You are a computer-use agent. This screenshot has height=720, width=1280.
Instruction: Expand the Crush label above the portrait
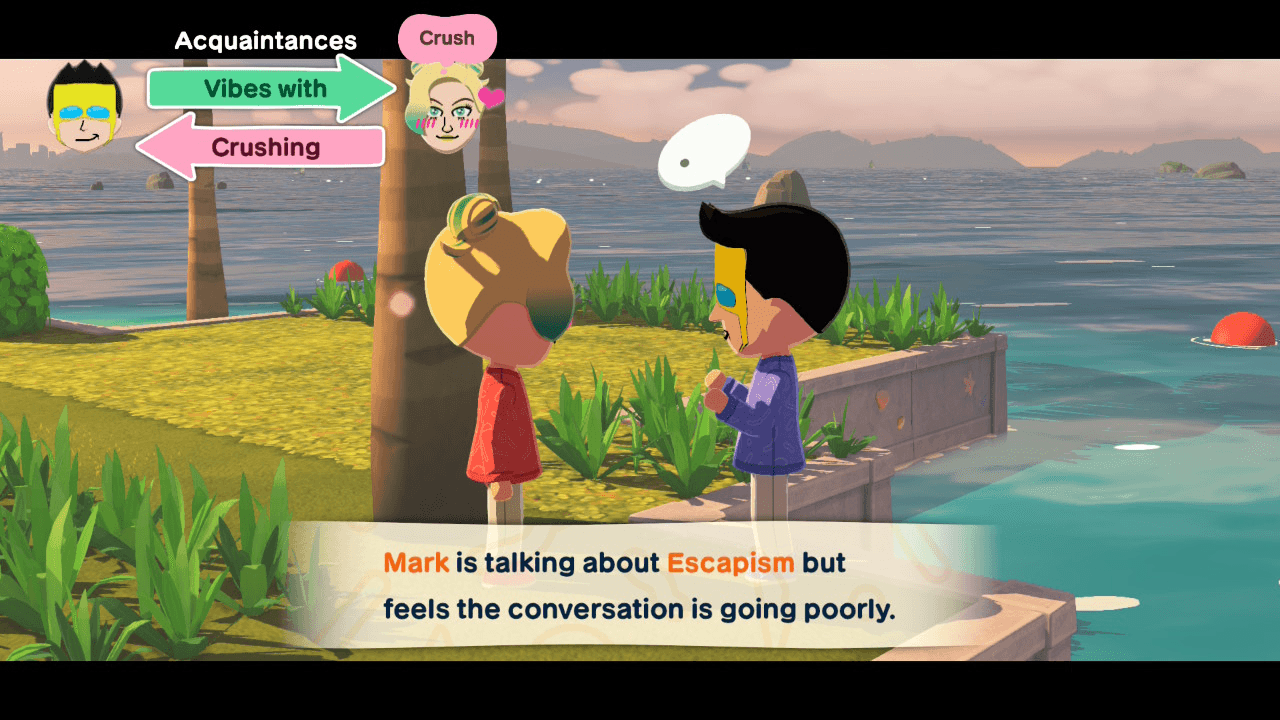click(x=447, y=38)
